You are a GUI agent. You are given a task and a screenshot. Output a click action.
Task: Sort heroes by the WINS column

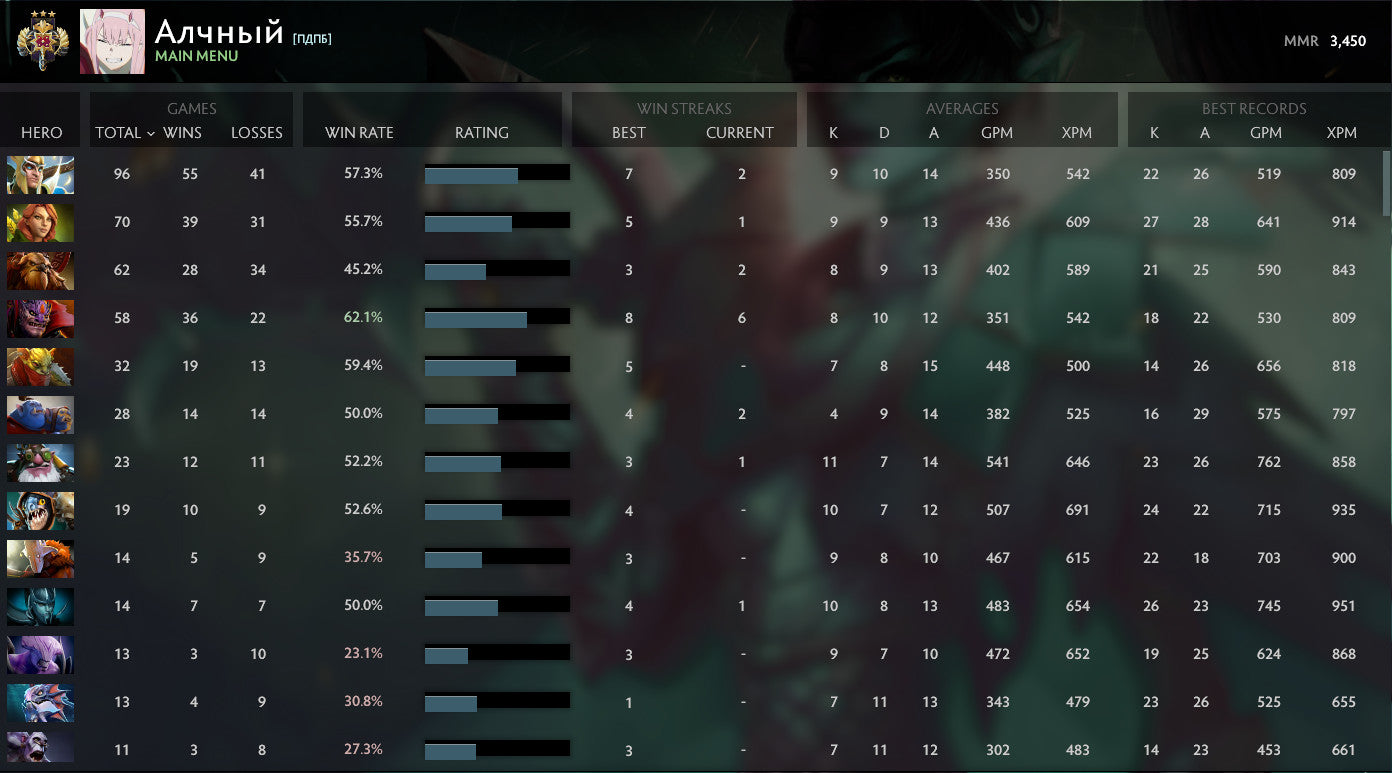click(184, 132)
